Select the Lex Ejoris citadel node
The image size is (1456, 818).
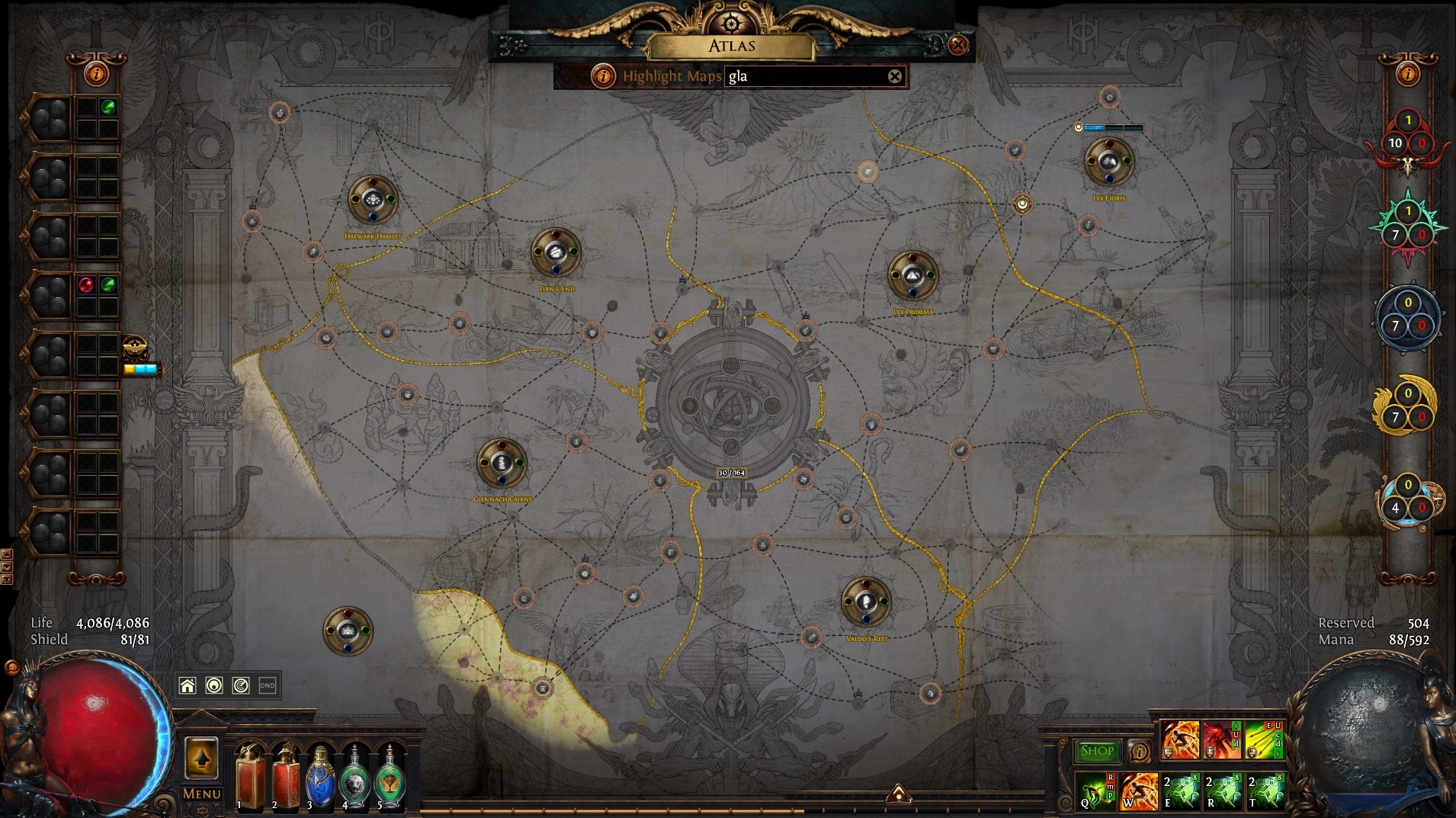tap(1108, 162)
